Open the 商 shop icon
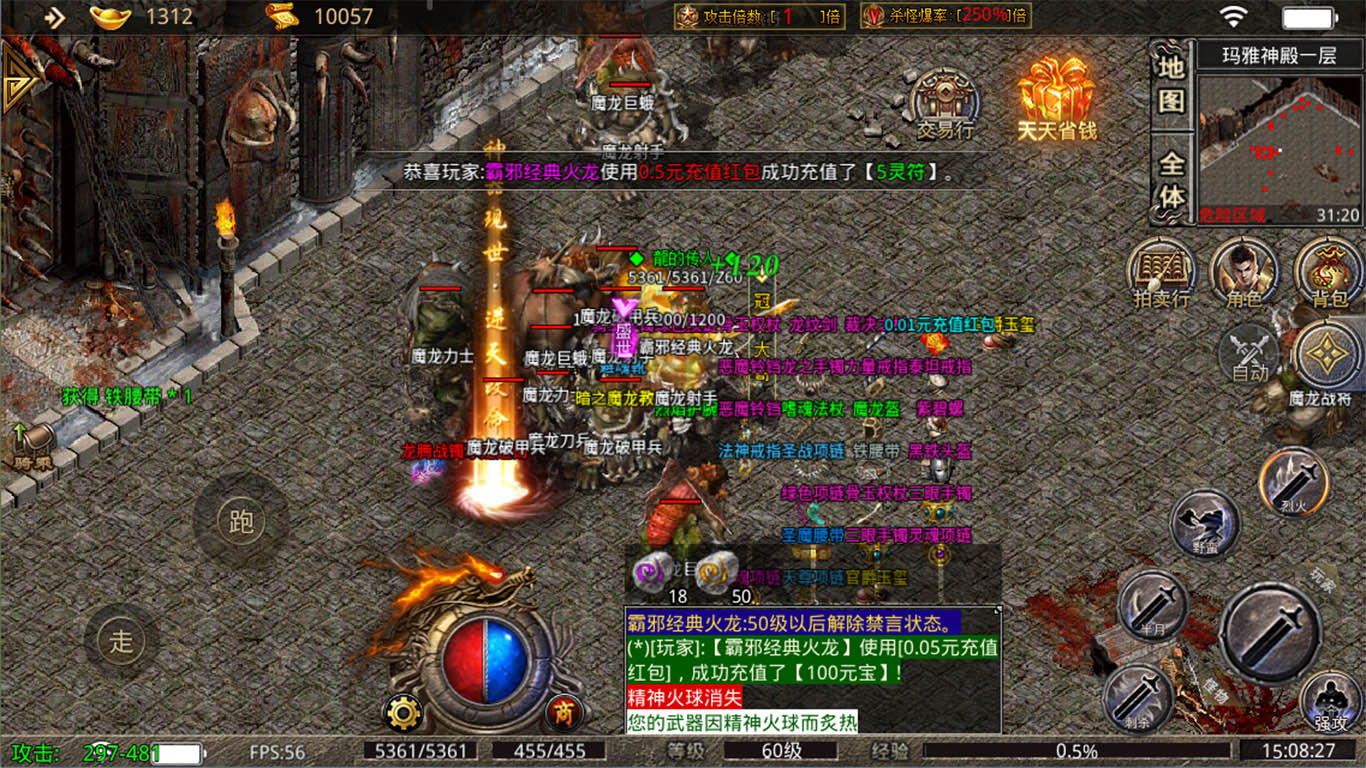This screenshot has height=768, width=1366. 560,712
